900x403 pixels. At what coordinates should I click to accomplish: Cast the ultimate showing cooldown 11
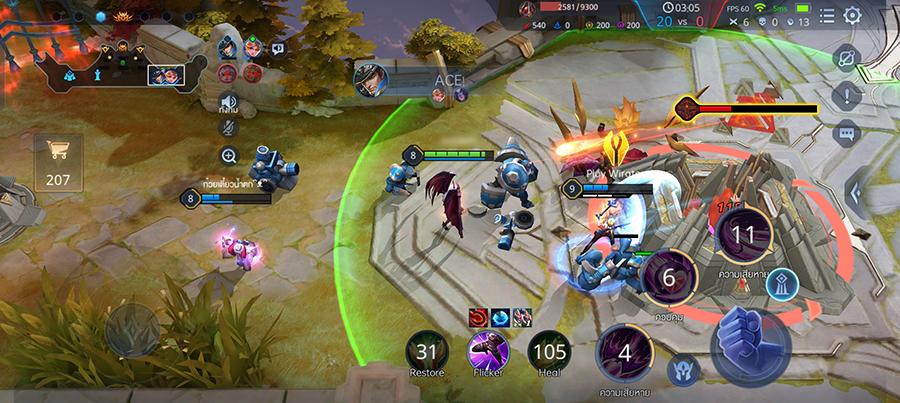coord(743,236)
